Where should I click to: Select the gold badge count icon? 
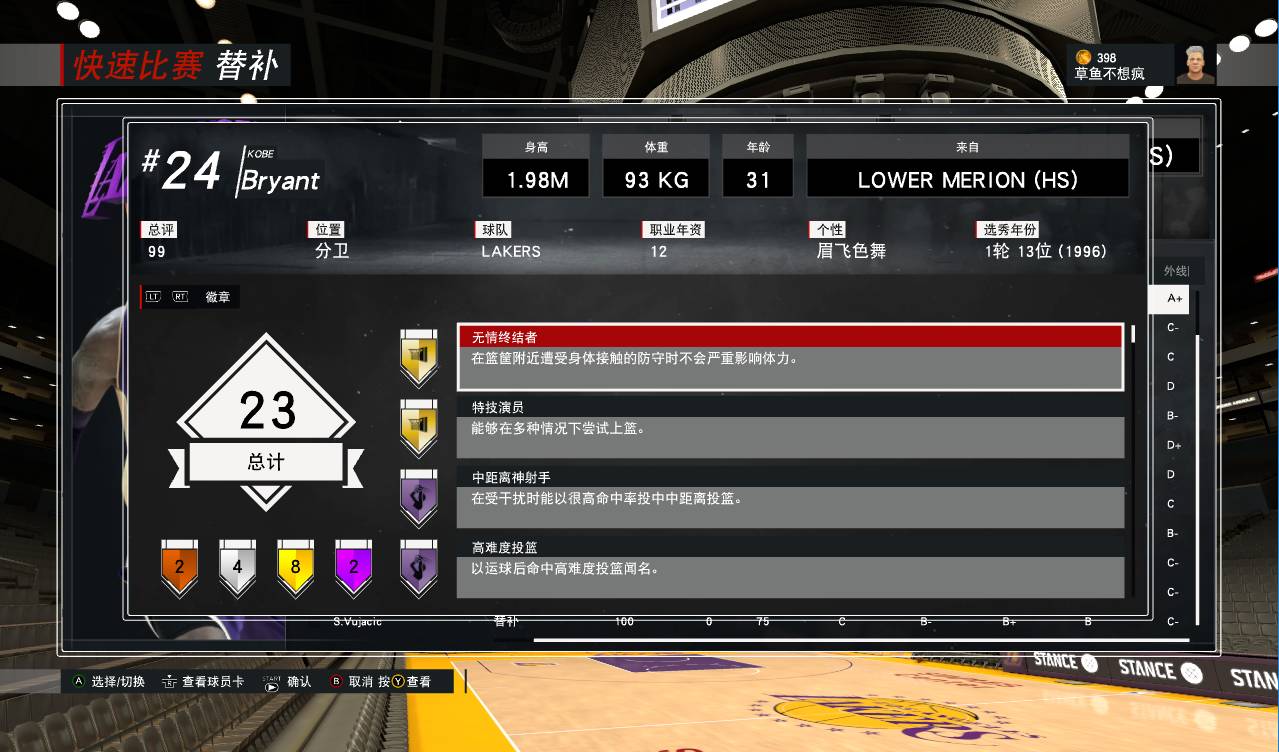coord(295,567)
